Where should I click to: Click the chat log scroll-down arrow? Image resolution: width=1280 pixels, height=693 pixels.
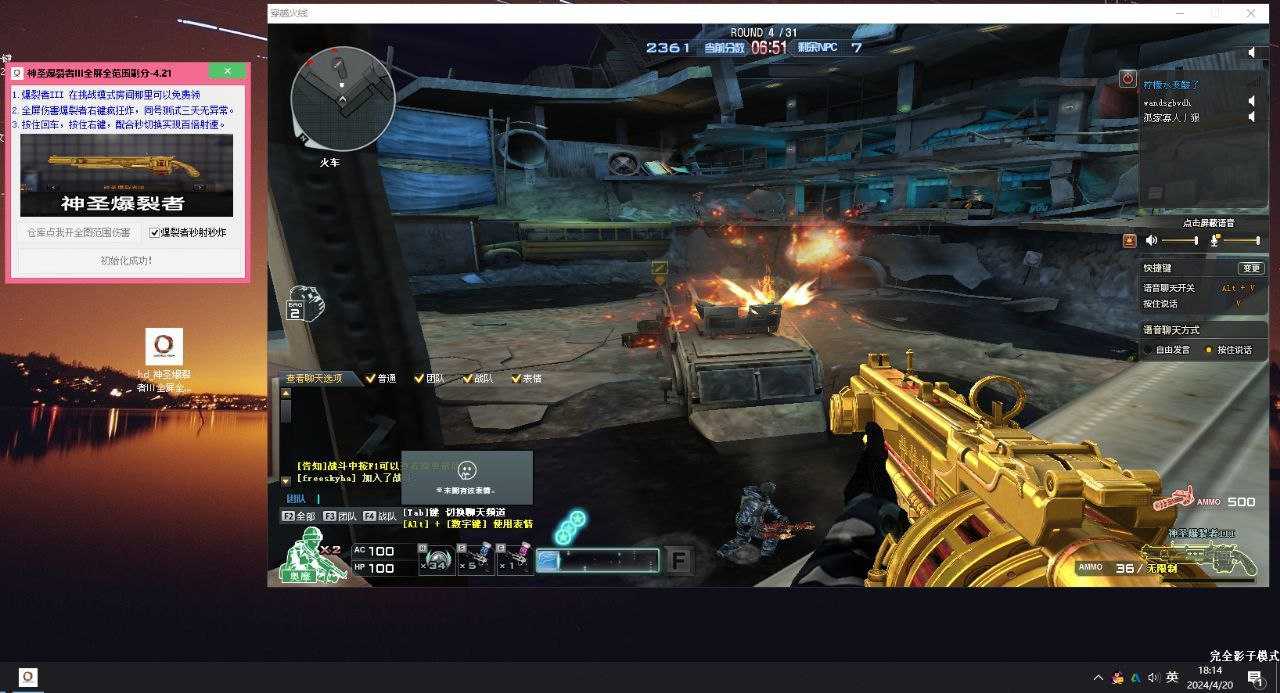click(x=286, y=480)
